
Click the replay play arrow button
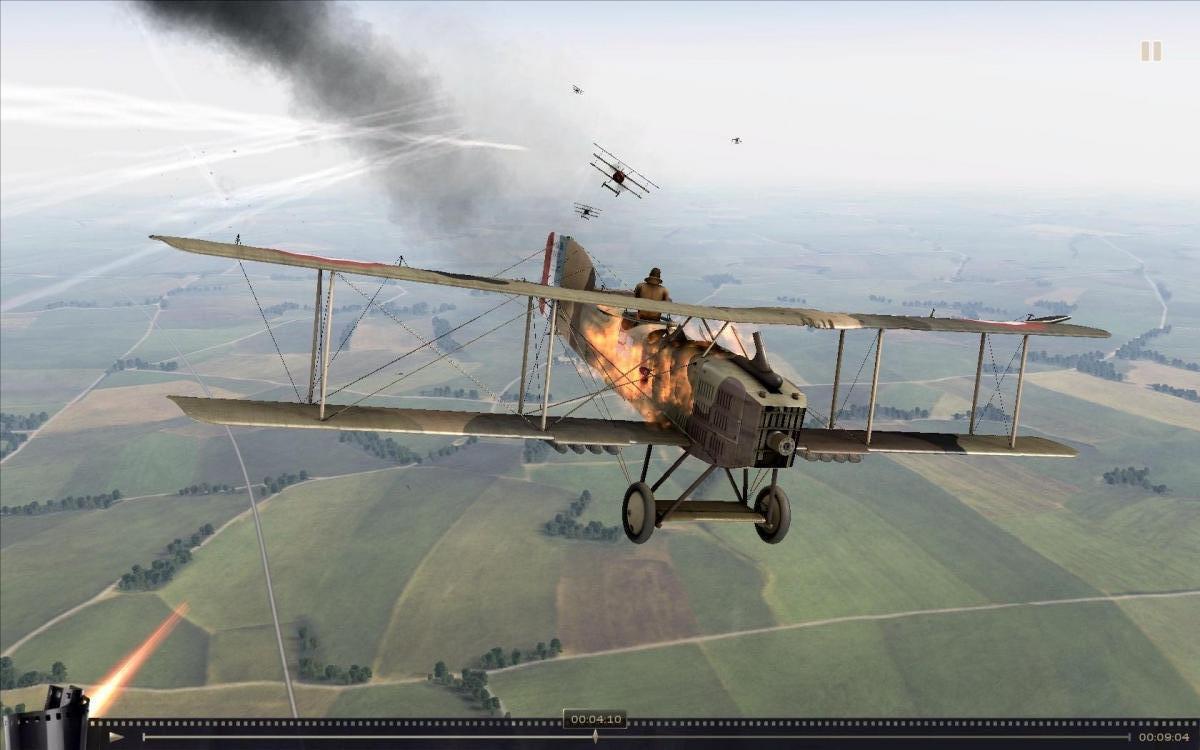pos(117,737)
